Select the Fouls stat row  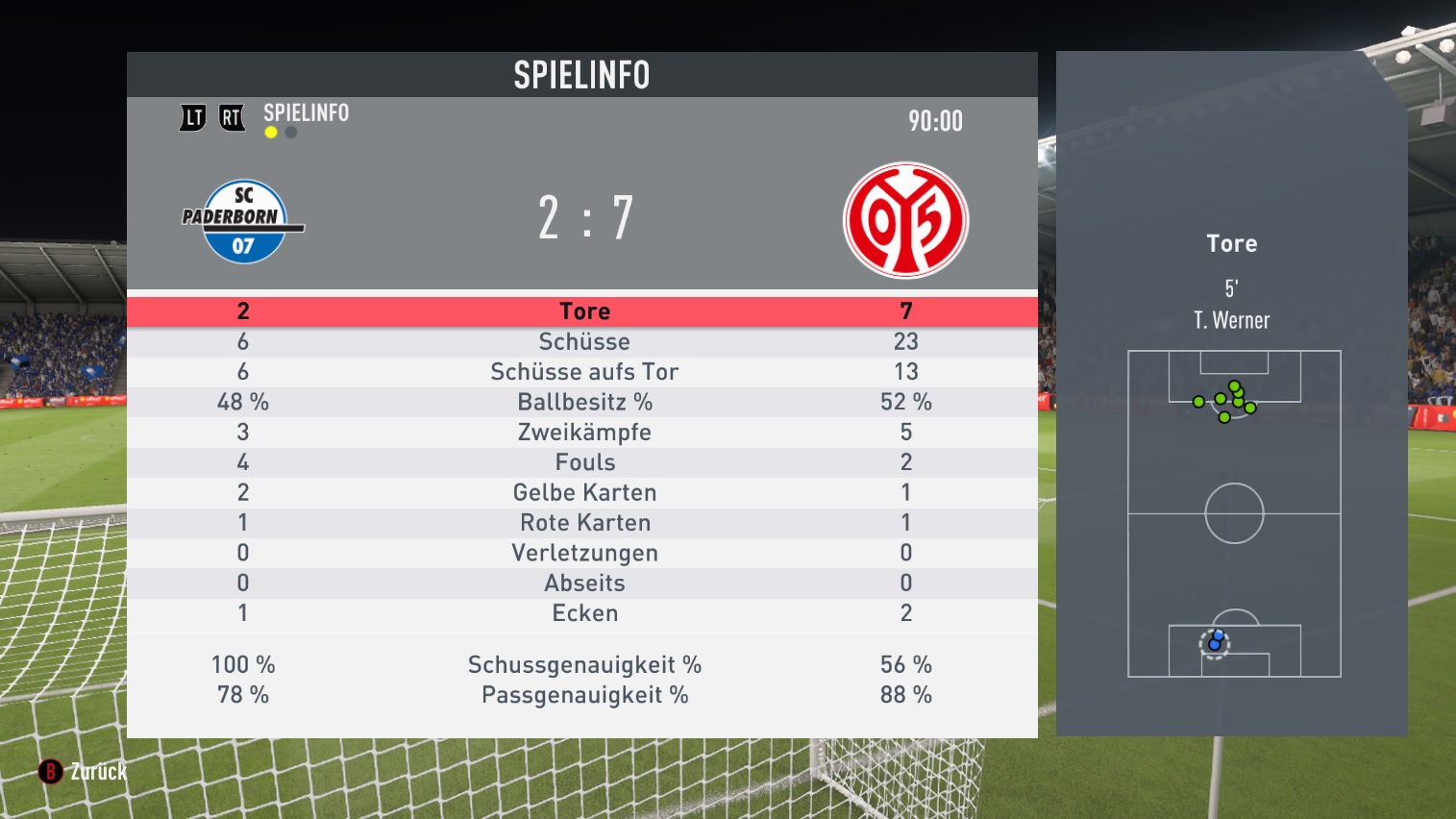[583, 462]
